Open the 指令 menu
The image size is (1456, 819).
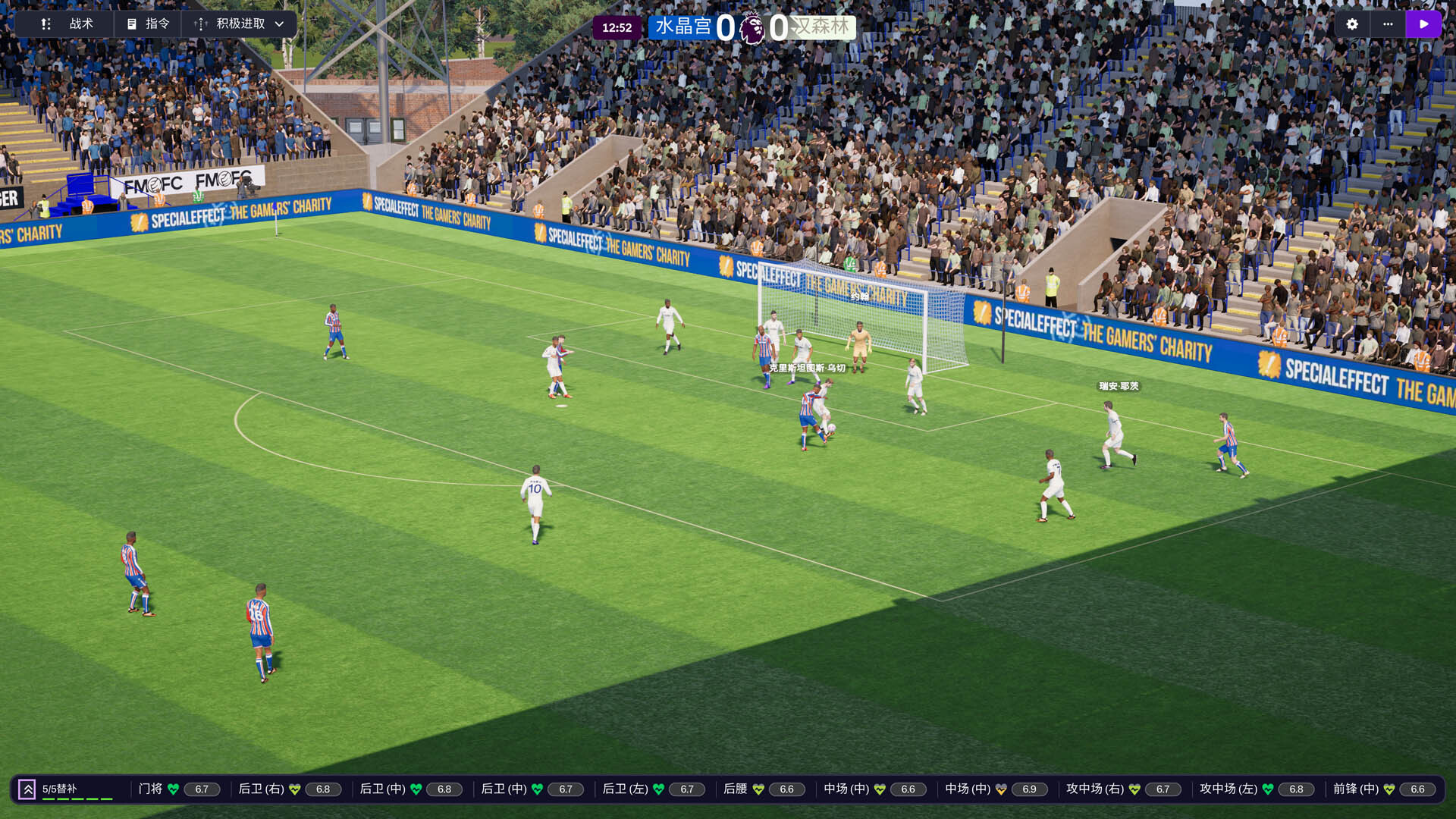click(x=155, y=24)
